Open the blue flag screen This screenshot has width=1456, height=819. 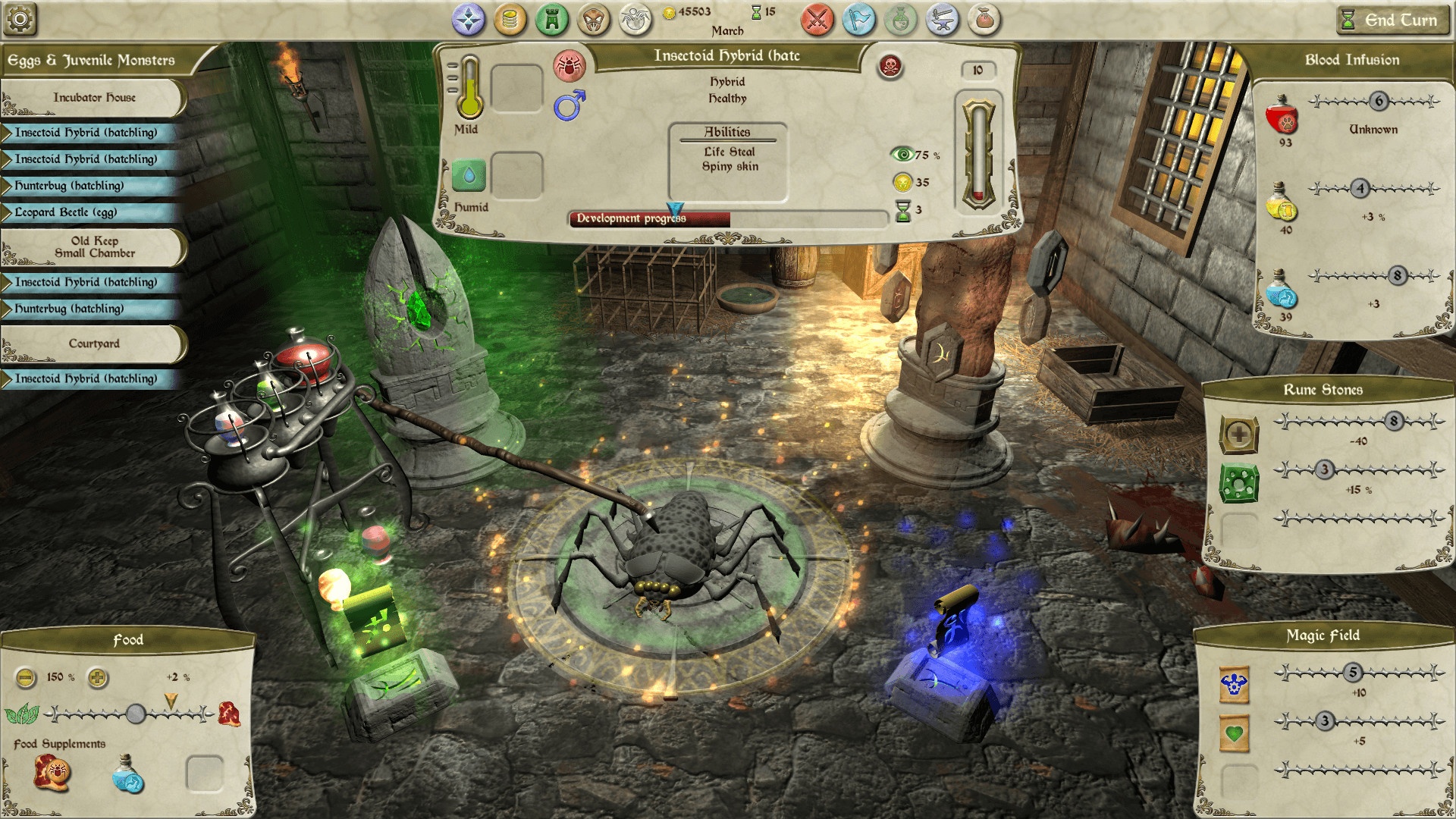click(858, 20)
